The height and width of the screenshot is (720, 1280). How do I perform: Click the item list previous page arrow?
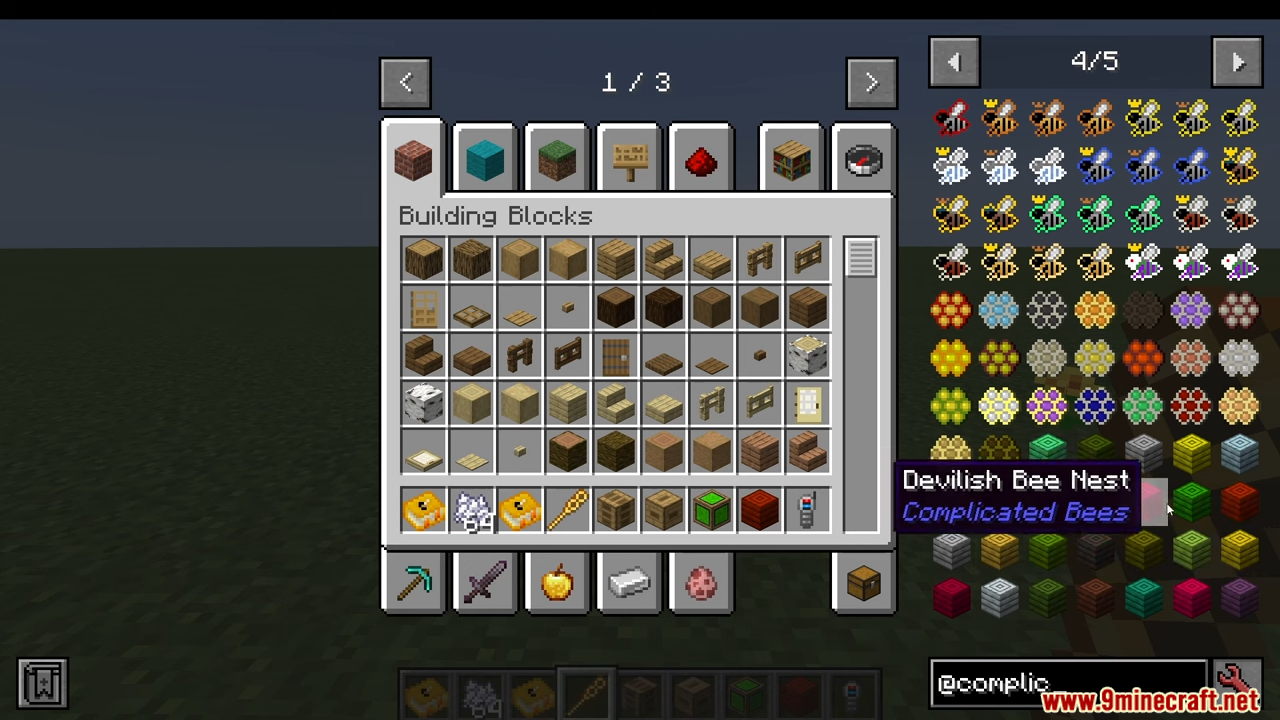point(954,62)
